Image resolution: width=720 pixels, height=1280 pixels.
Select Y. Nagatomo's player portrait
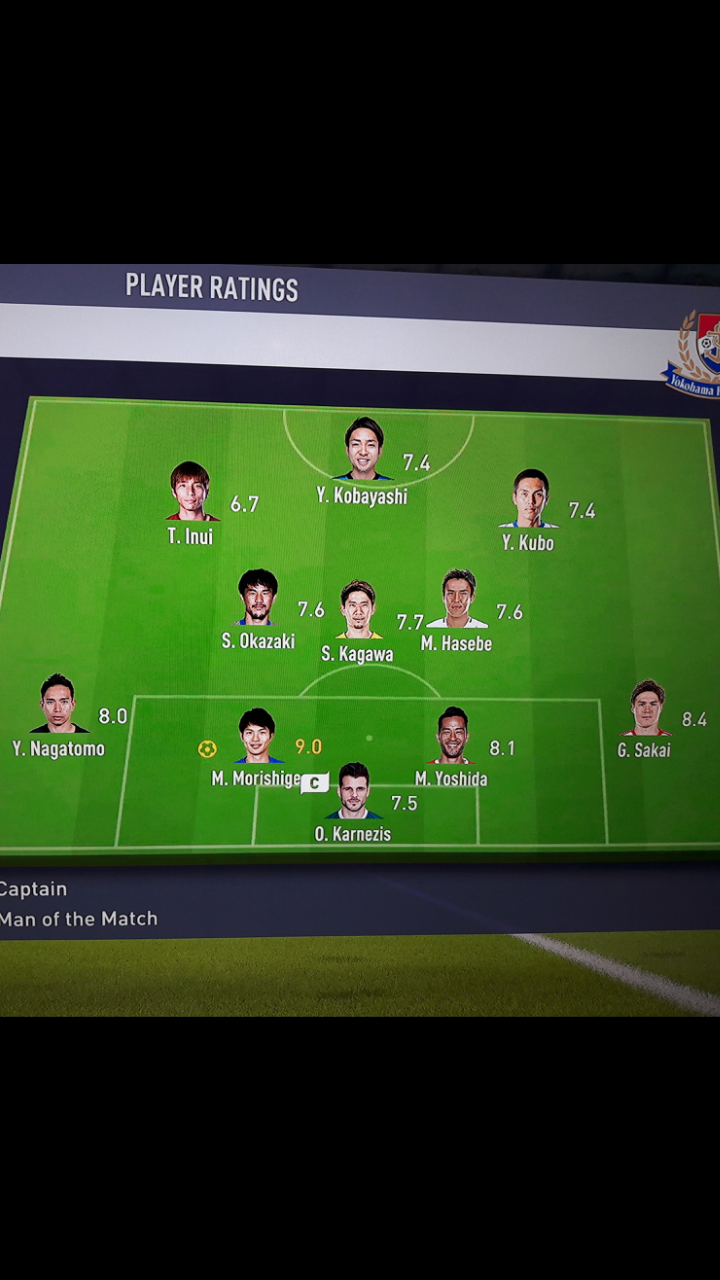(x=58, y=703)
